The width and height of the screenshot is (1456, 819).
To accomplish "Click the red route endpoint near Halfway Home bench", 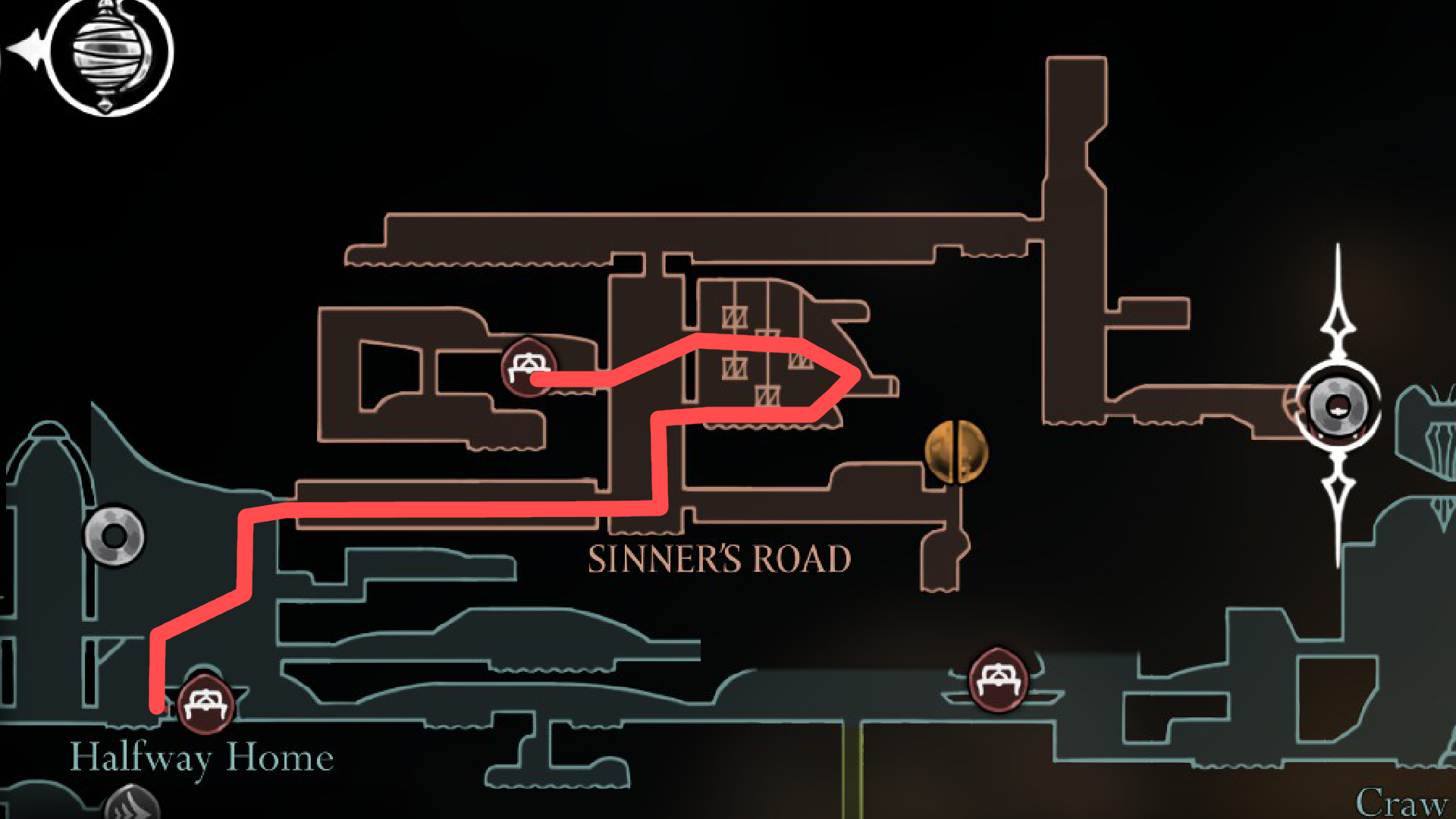I will coord(155,709).
